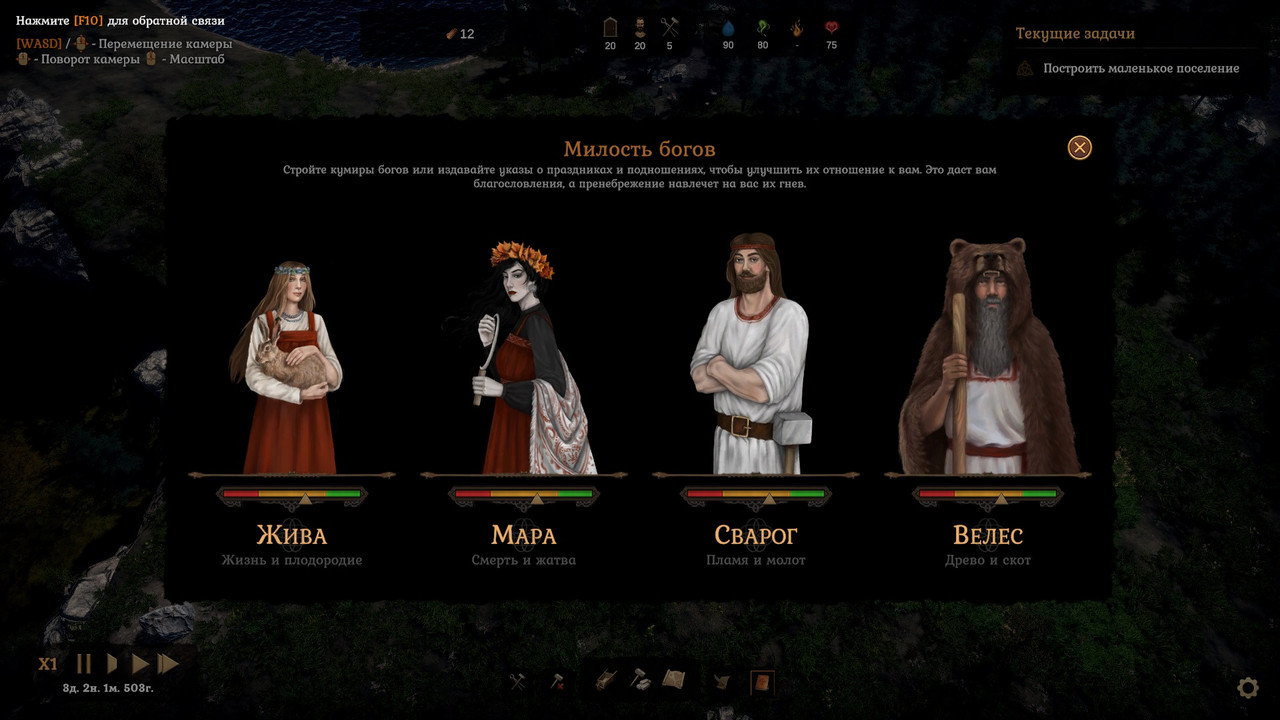Set fastest speed with double-arrow button
Viewport: 1280px width, 720px height.
[x=168, y=664]
